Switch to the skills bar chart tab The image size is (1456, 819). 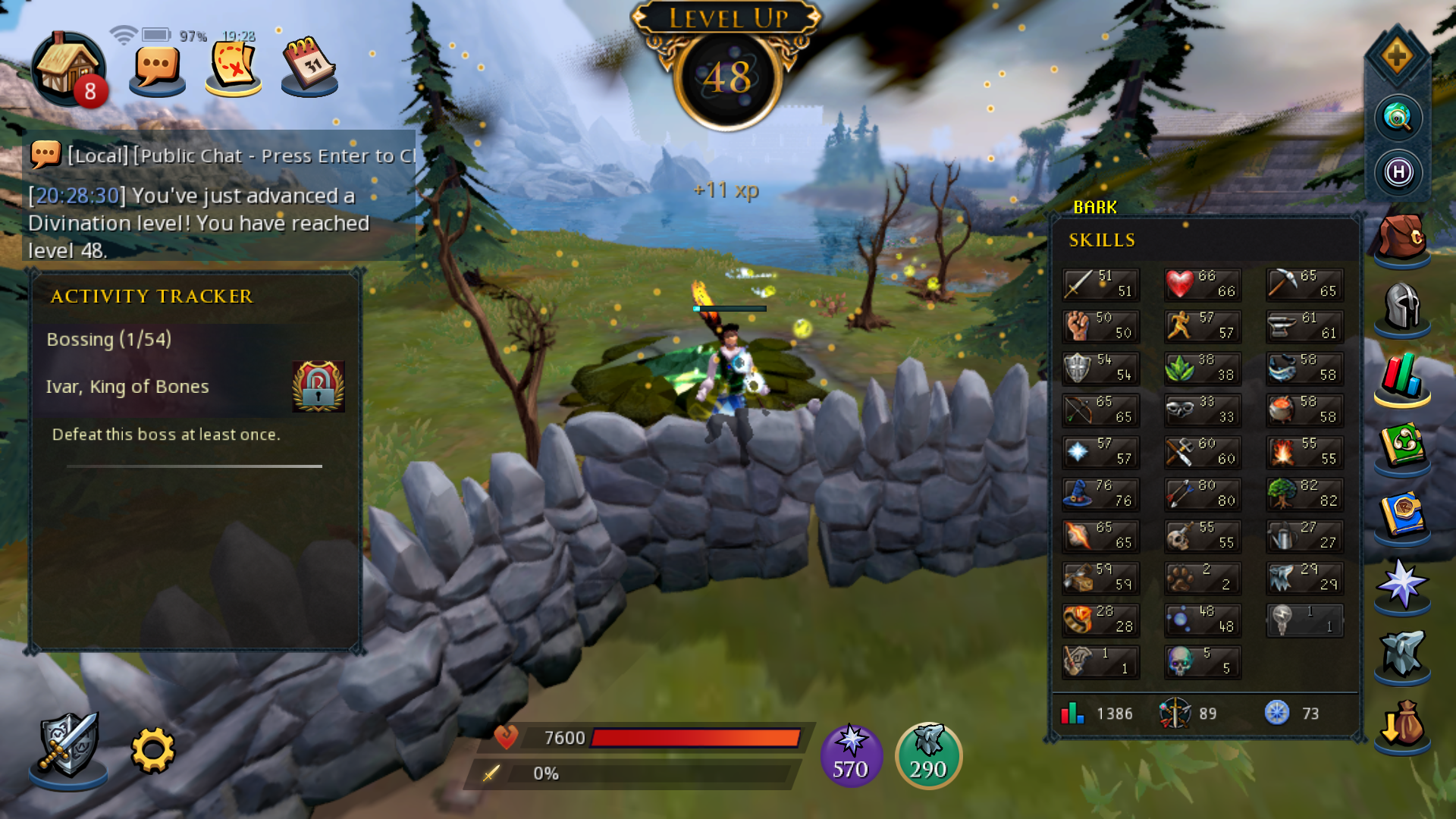pos(1402,377)
